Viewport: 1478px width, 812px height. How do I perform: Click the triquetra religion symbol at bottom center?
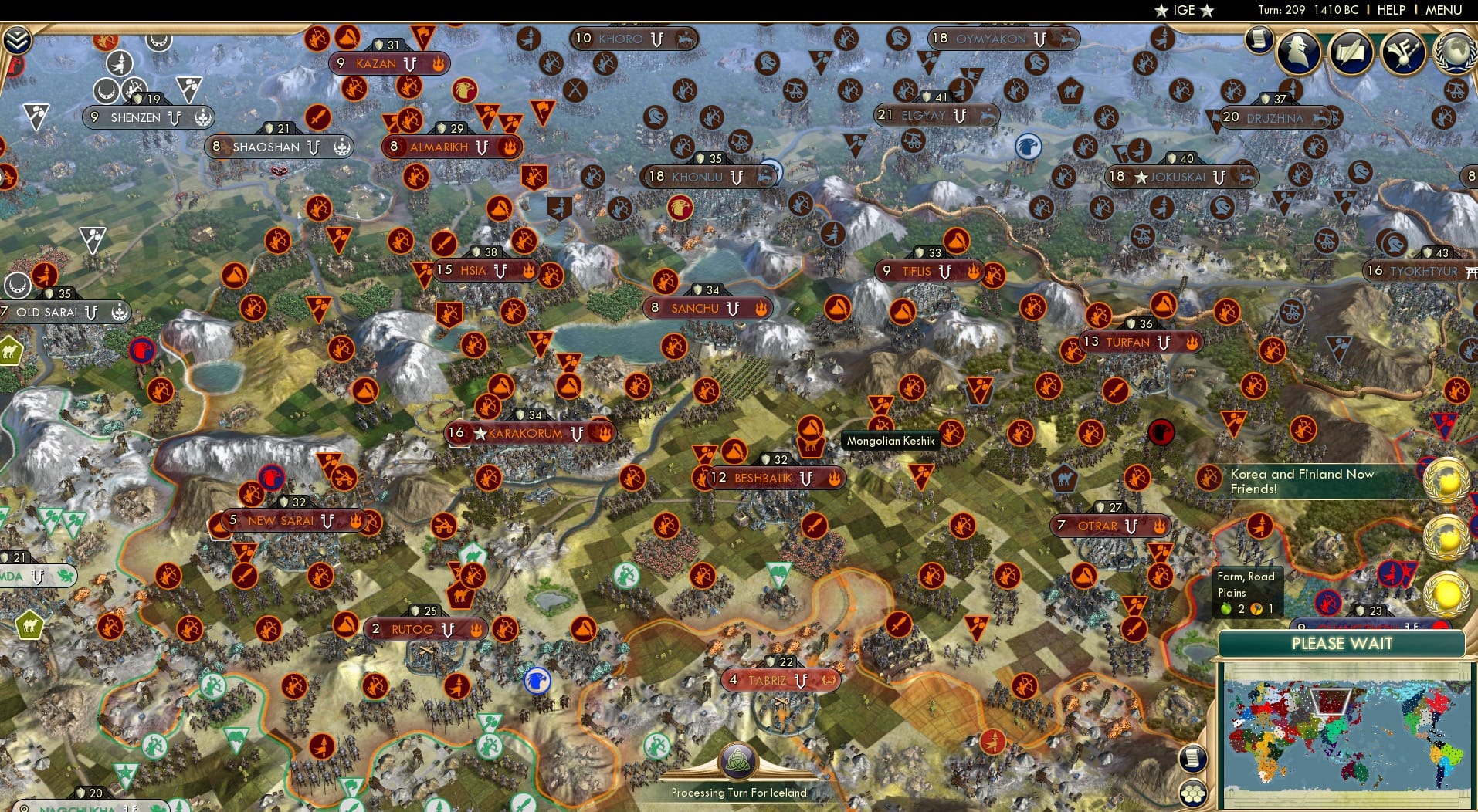tap(739, 760)
